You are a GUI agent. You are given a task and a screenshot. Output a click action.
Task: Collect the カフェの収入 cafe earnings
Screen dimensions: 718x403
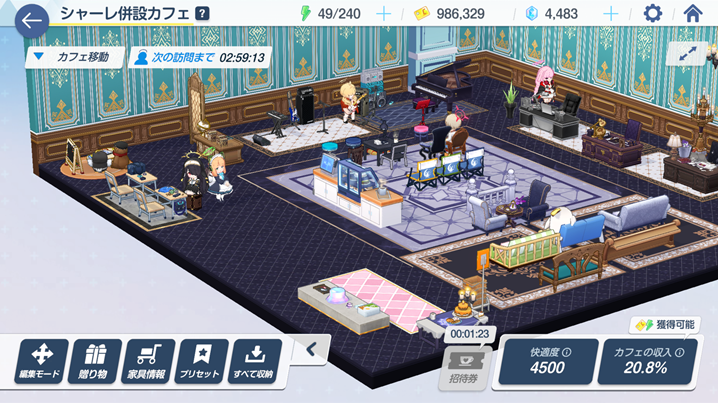[x=650, y=360]
